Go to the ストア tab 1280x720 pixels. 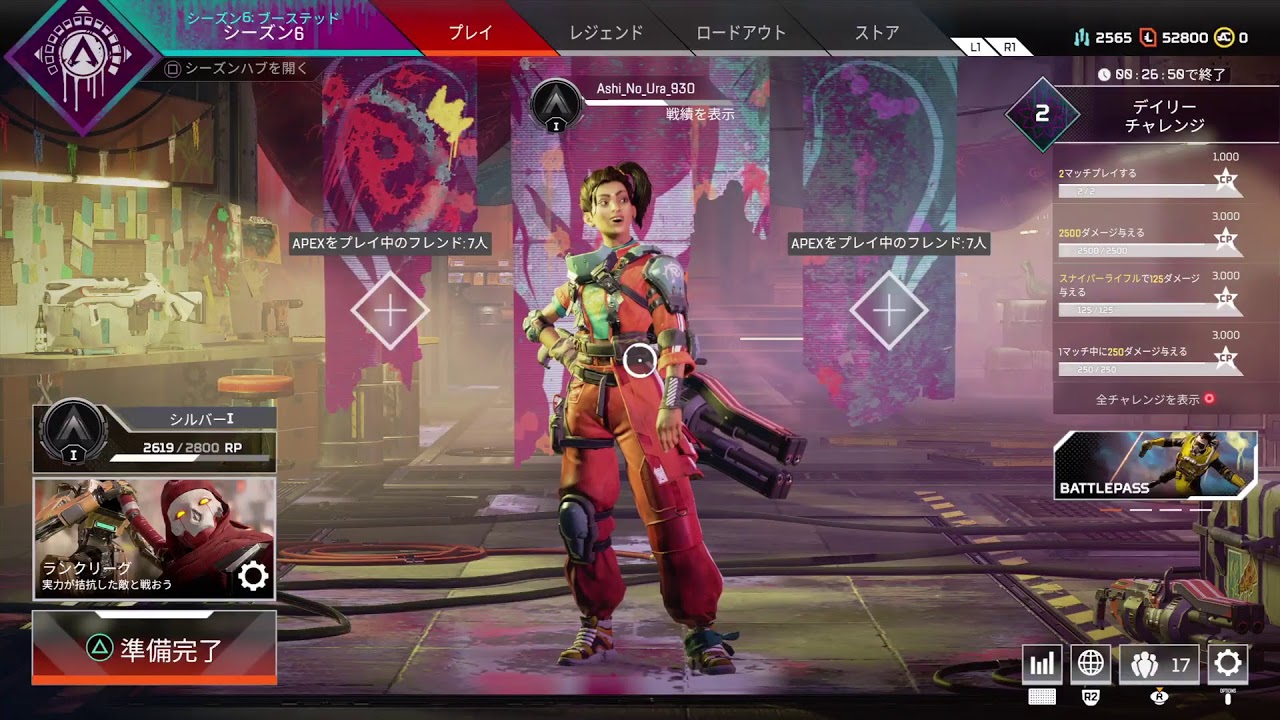tap(877, 33)
